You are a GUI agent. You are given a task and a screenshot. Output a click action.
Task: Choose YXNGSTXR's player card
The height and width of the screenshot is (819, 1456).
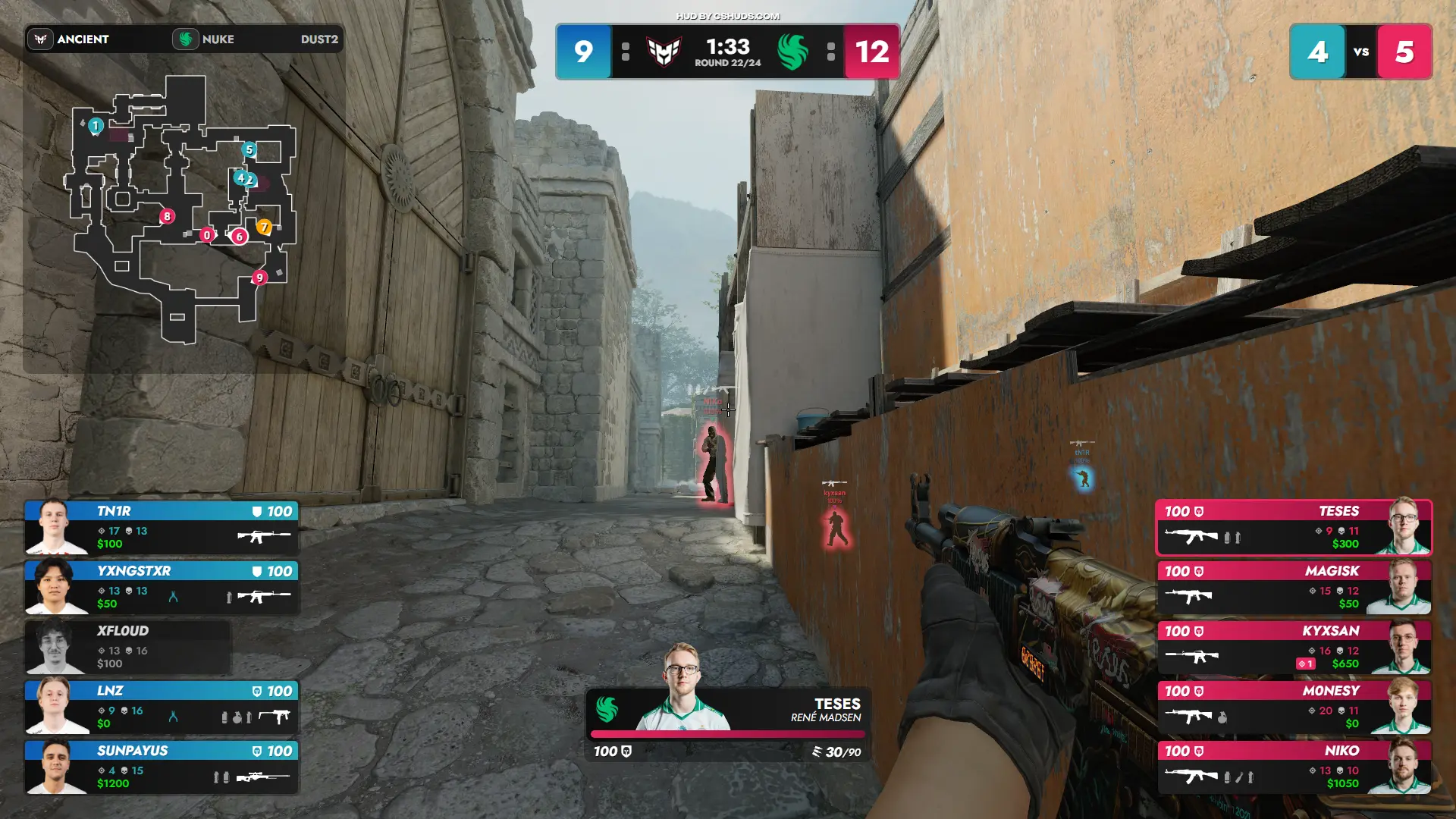click(x=162, y=587)
